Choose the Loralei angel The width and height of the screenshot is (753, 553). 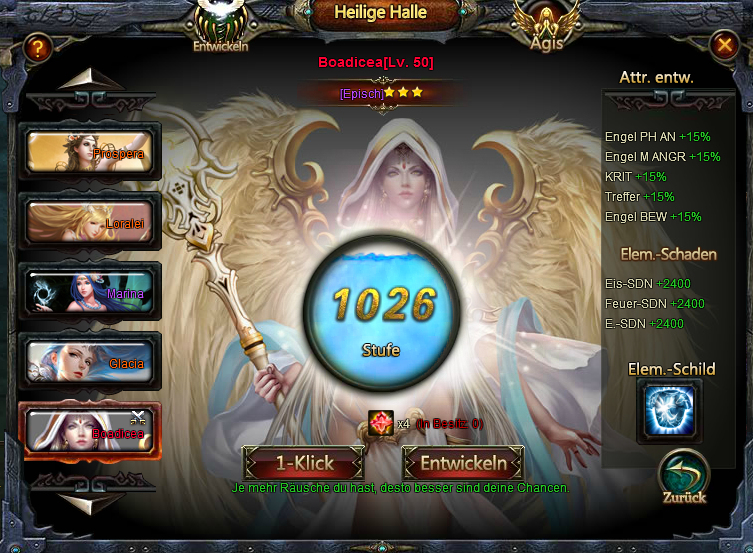click(90, 222)
